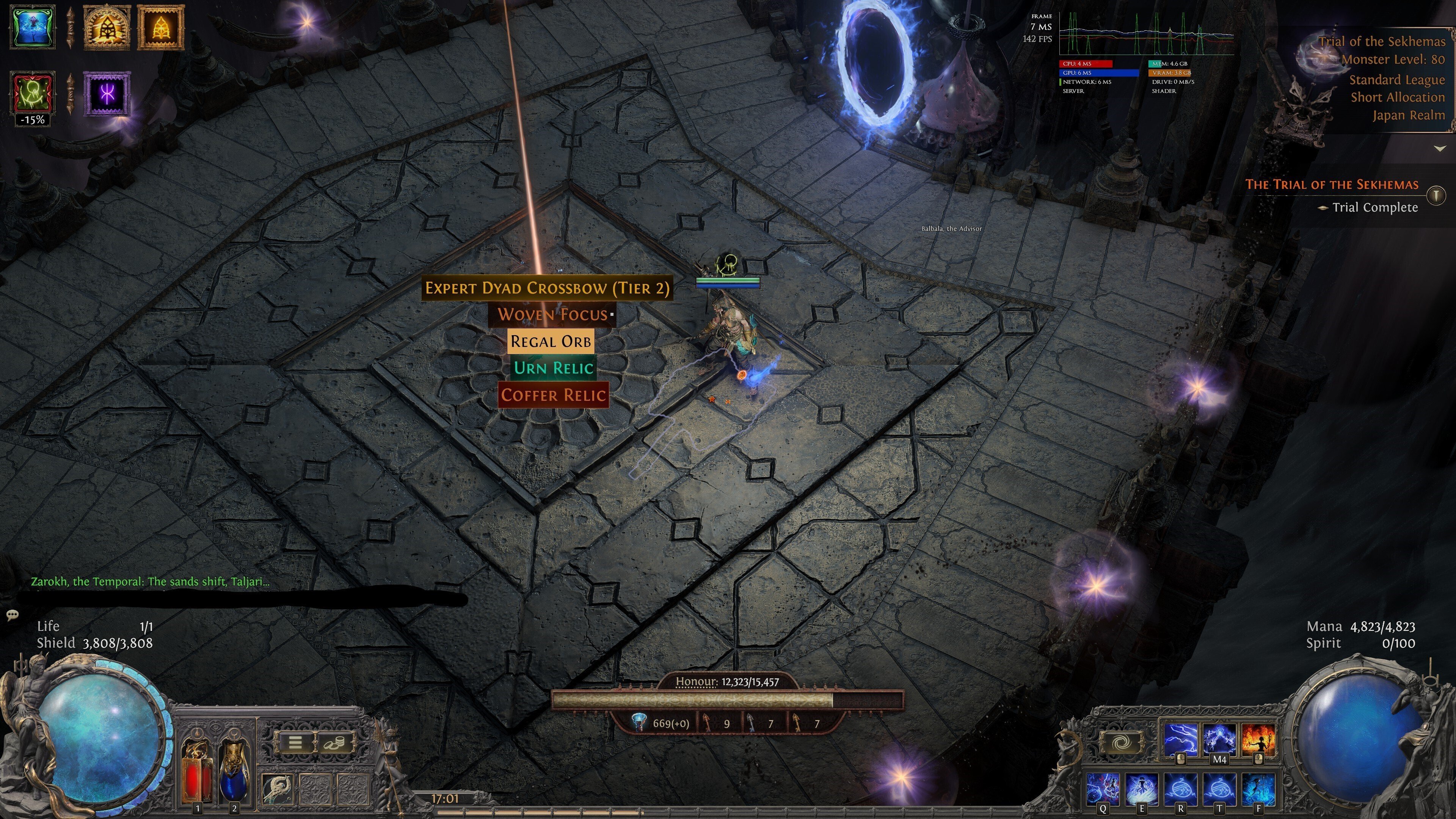Open the hamburger game menu
This screenshot has width=1456, height=819.
point(295,742)
